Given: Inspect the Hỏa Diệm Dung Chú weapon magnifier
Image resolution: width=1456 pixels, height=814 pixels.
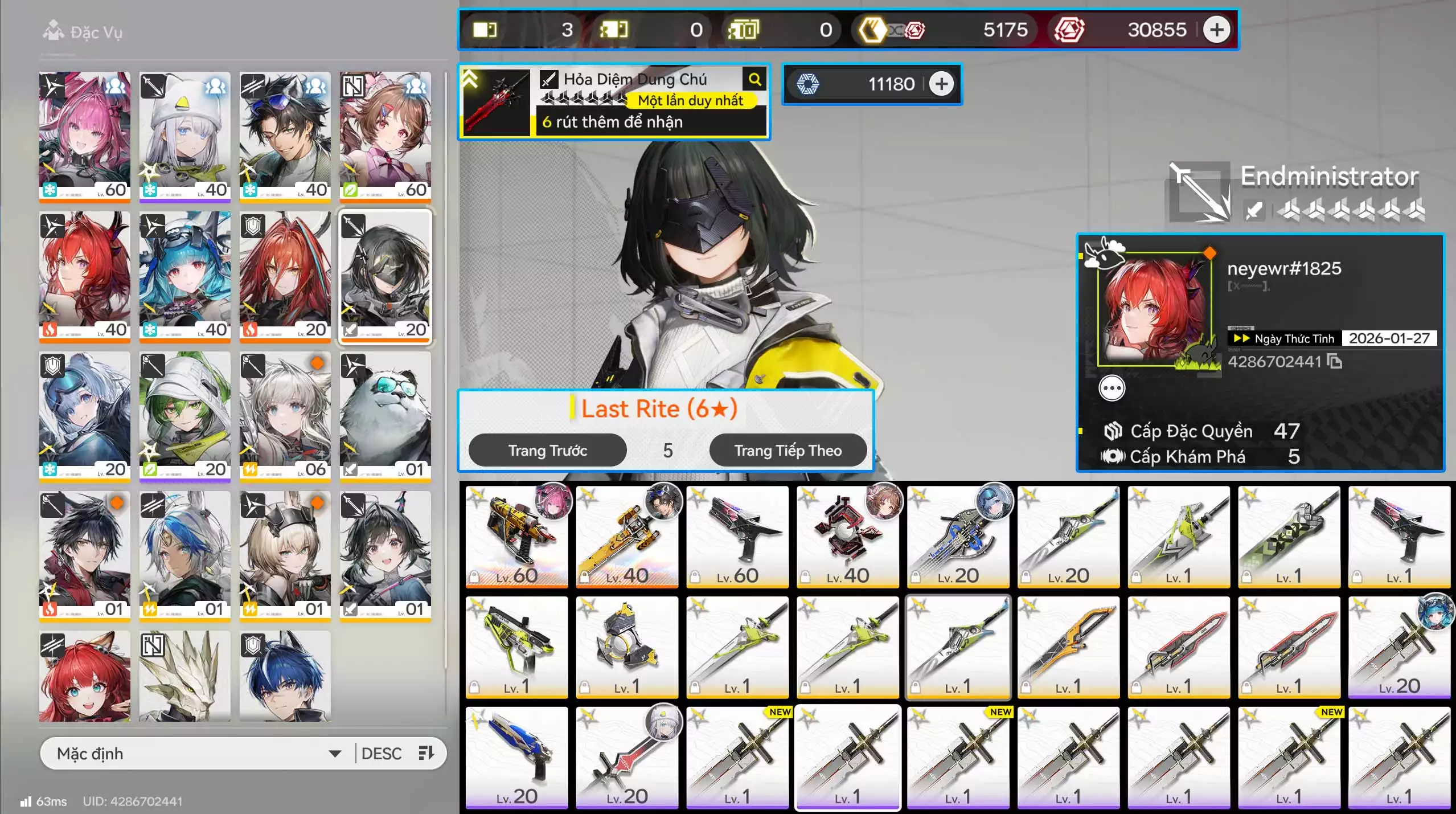Looking at the screenshot, I should click(x=755, y=80).
